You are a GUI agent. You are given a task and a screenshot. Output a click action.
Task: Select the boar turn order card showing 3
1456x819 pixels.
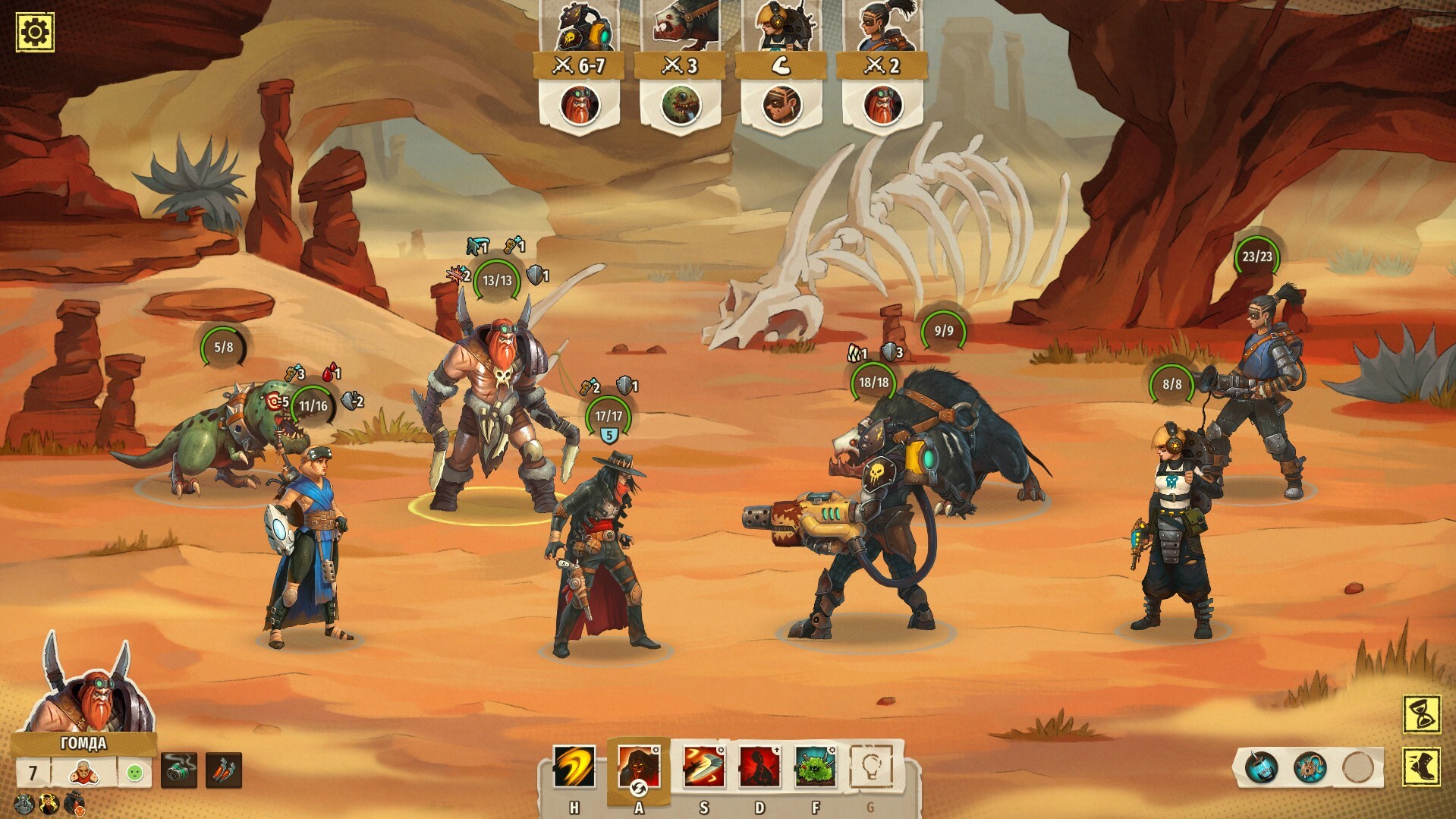[x=680, y=68]
